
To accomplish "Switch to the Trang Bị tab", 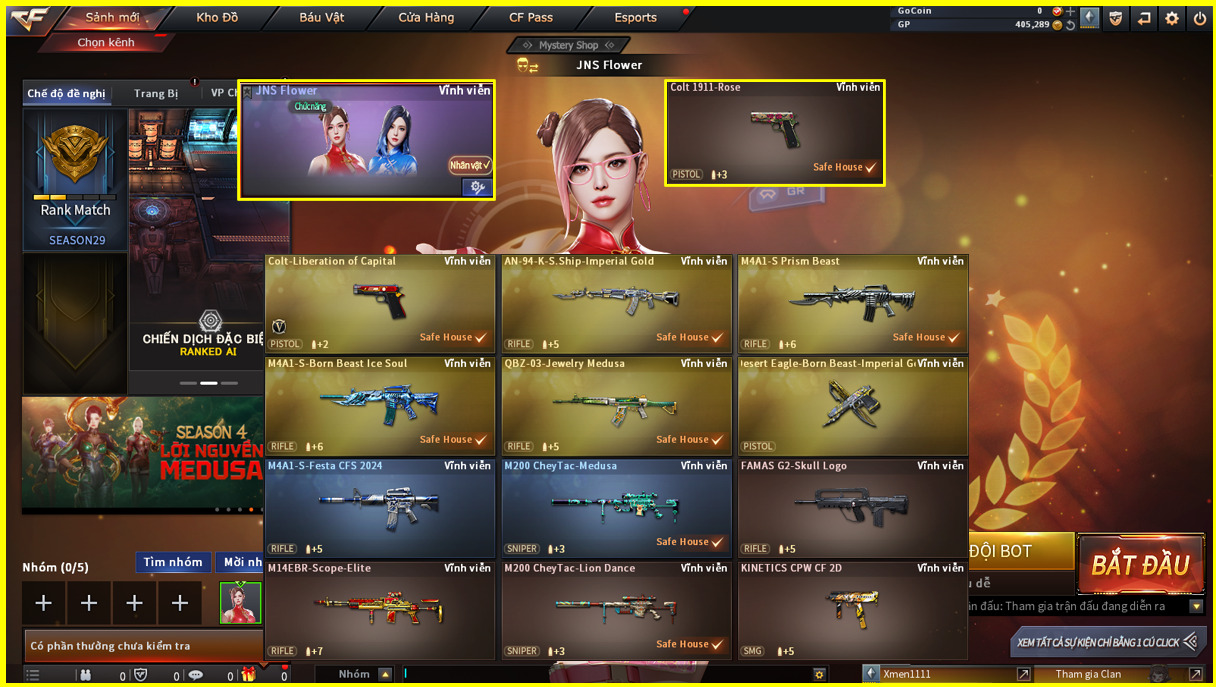I will [156, 94].
